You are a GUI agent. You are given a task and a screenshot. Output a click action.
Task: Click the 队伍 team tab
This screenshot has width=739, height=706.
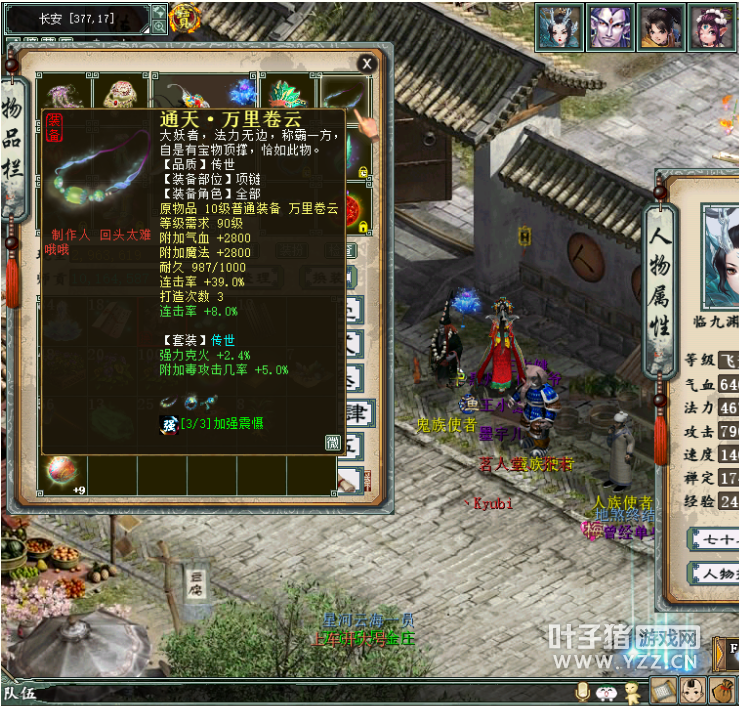click(x=20, y=693)
